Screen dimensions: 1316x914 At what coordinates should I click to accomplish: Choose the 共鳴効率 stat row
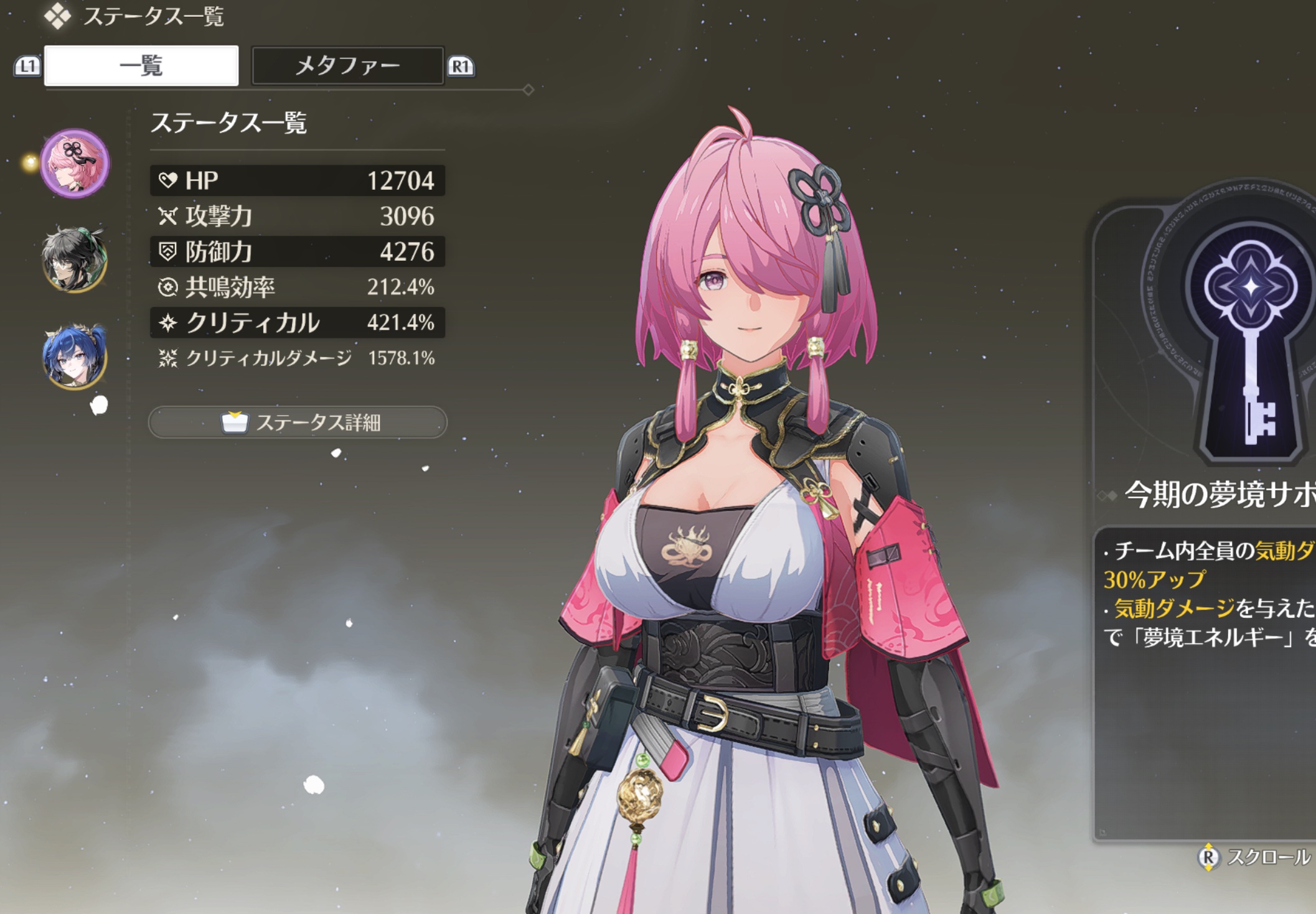pos(298,287)
